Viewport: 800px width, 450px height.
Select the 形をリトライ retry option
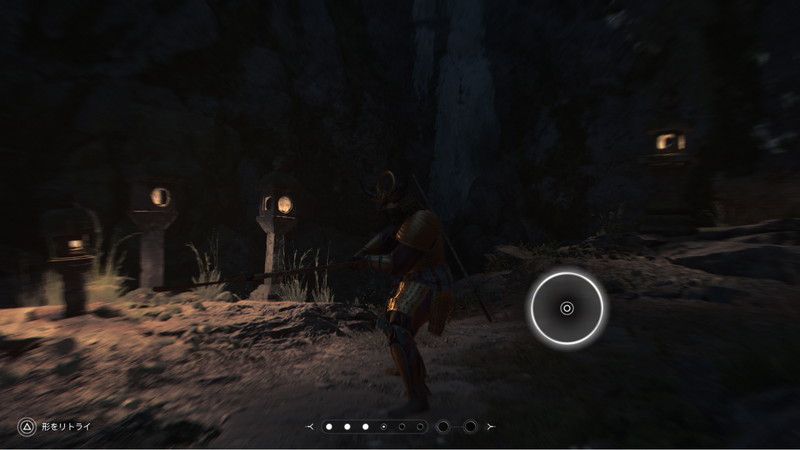pyautogui.click(x=55, y=427)
